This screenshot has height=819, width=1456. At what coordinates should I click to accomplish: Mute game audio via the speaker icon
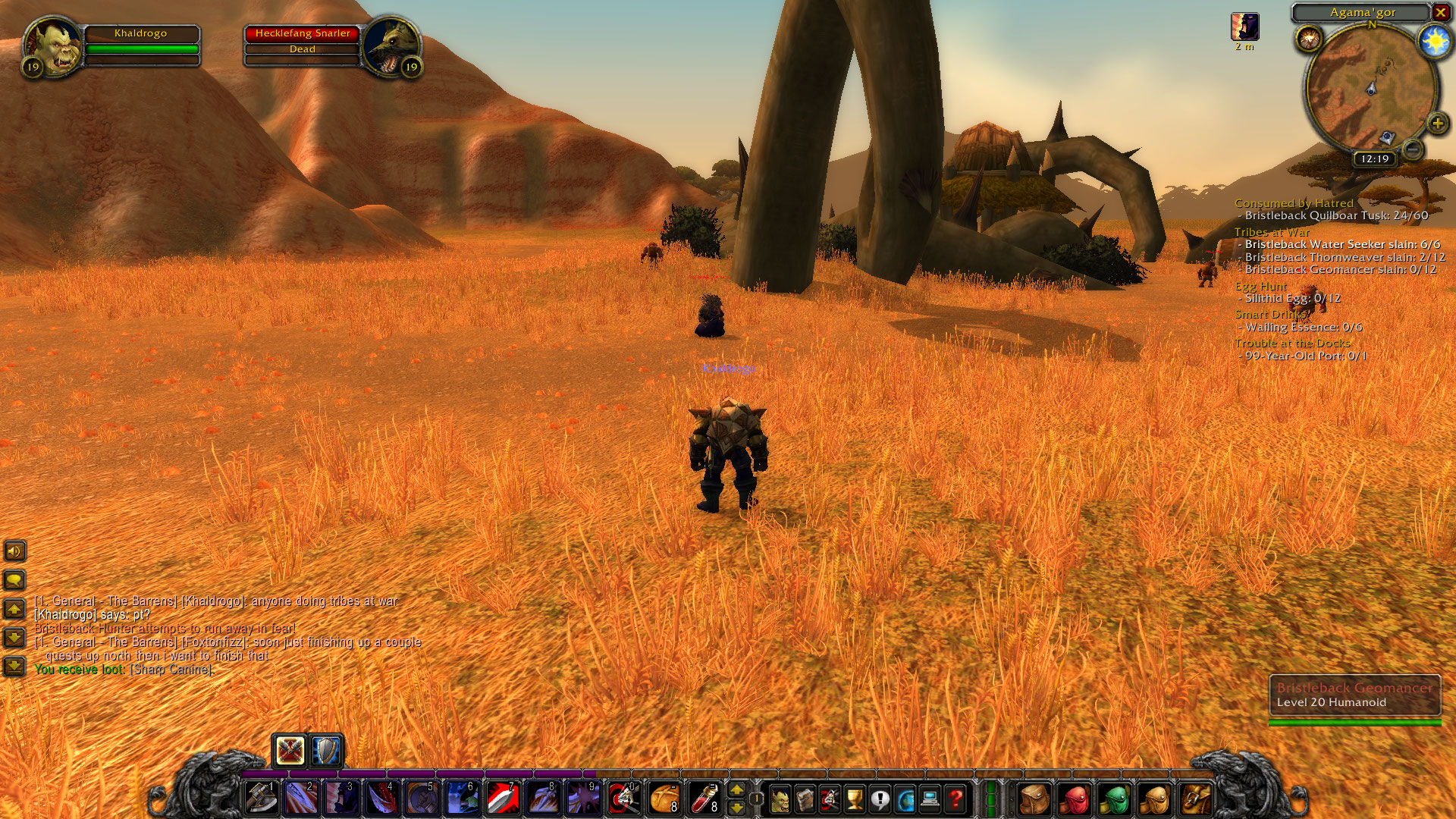pos(15,551)
